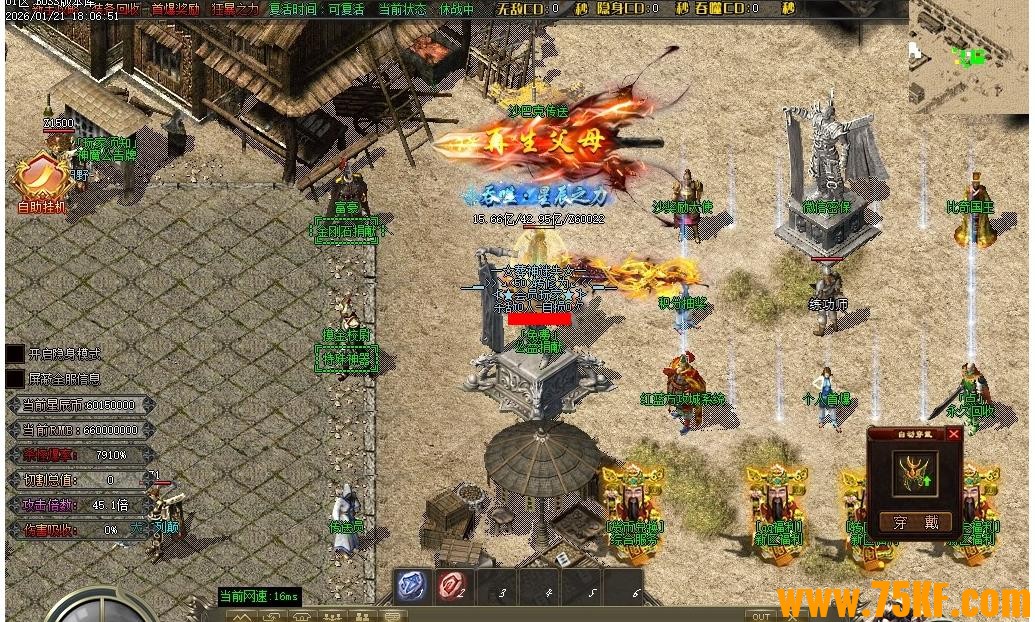Open the 首爆奖励 top menu entry
The image size is (1035, 622).
175,9
